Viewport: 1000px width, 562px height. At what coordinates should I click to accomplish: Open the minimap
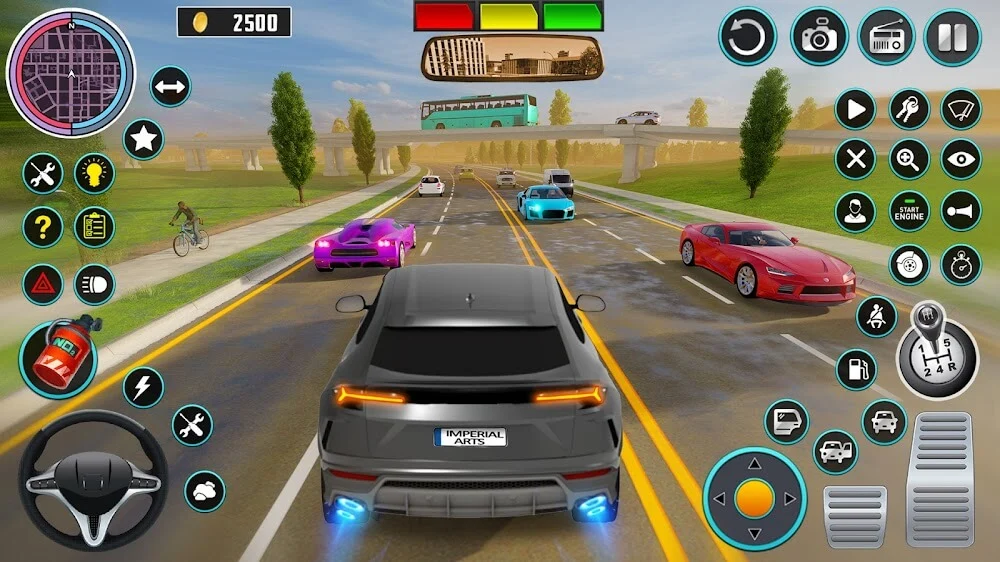pyautogui.click(x=70, y=72)
